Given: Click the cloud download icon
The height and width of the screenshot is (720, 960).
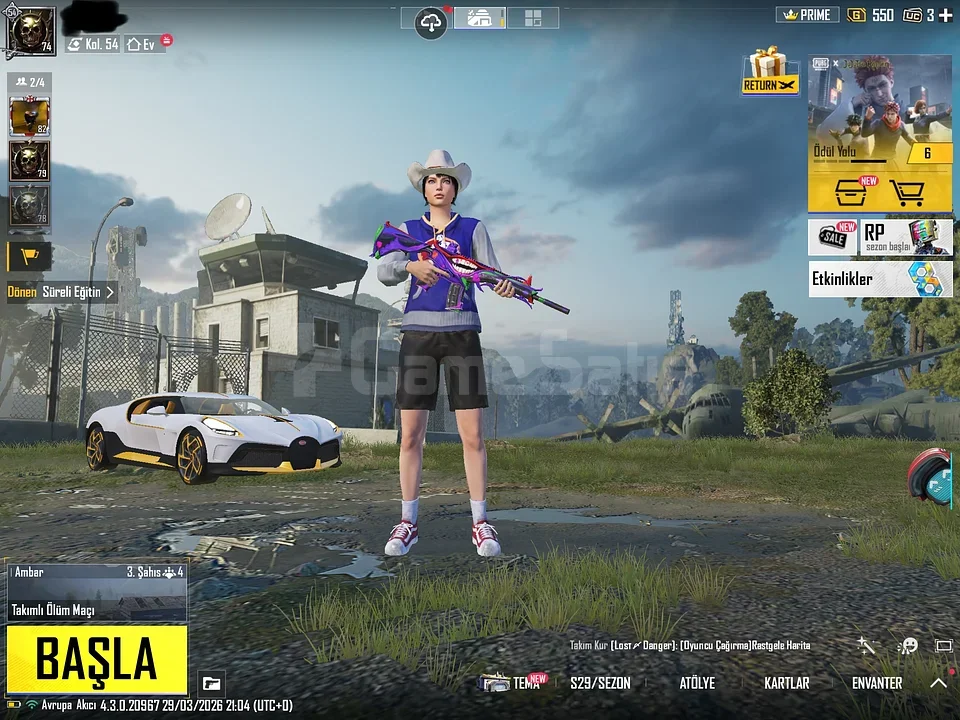Looking at the screenshot, I should 431,21.
